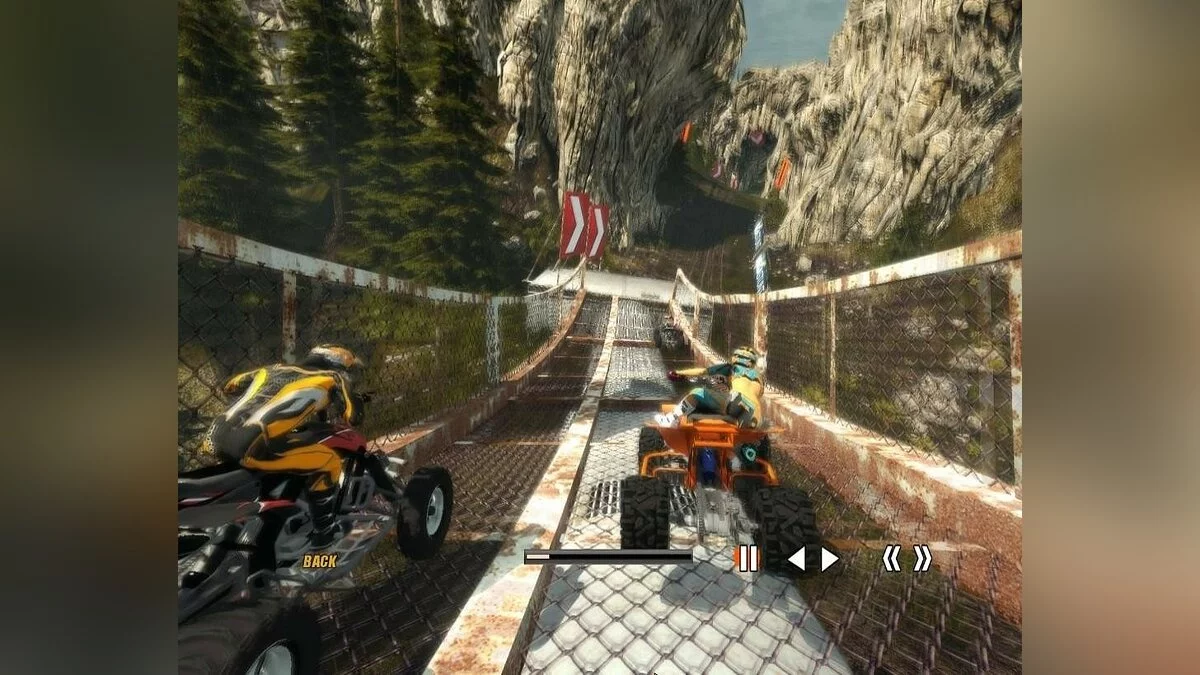Seek along the replay progress bar
This screenshot has height=675, width=1200.
608,556
